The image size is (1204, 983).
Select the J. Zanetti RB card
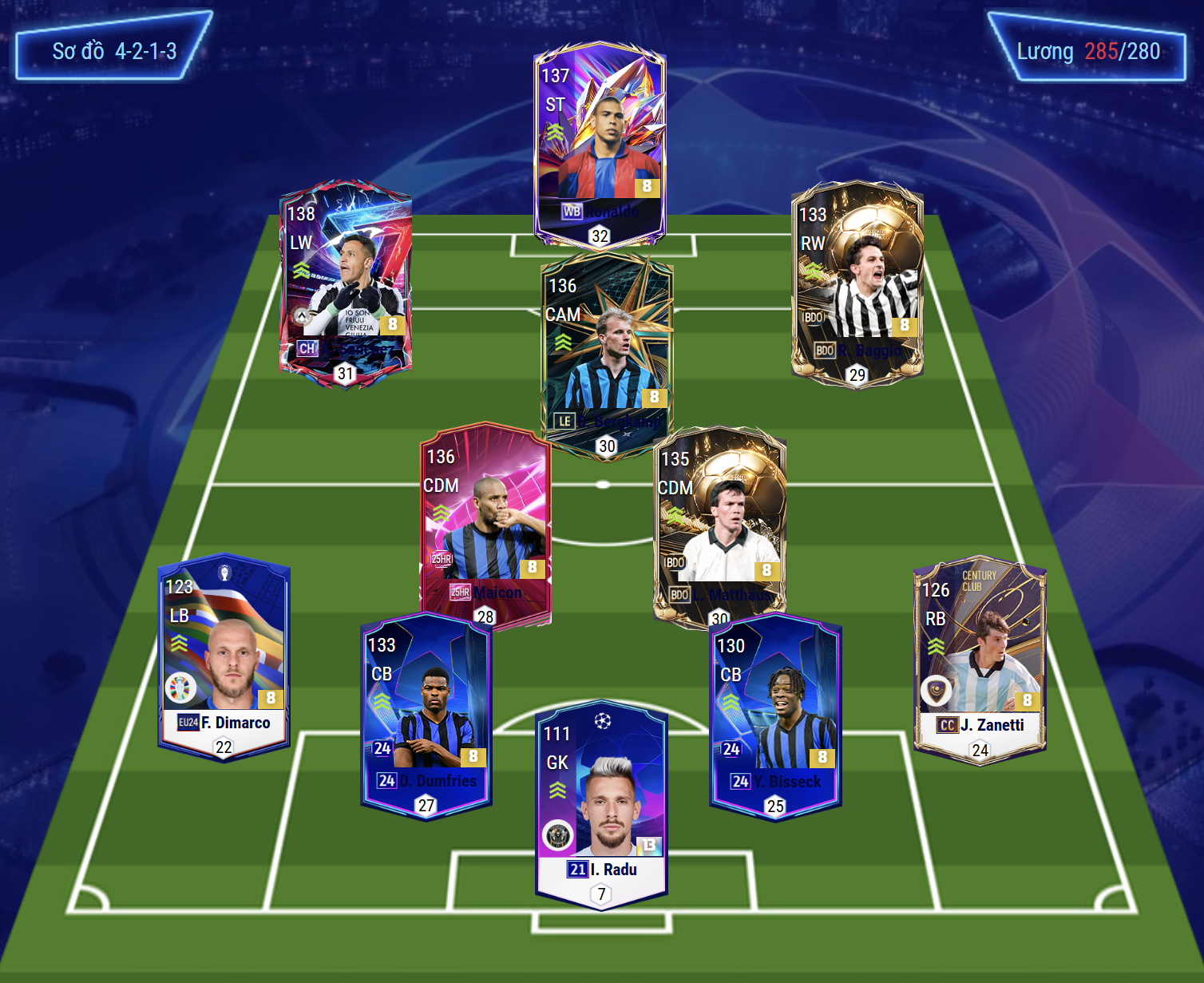[979, 659]
